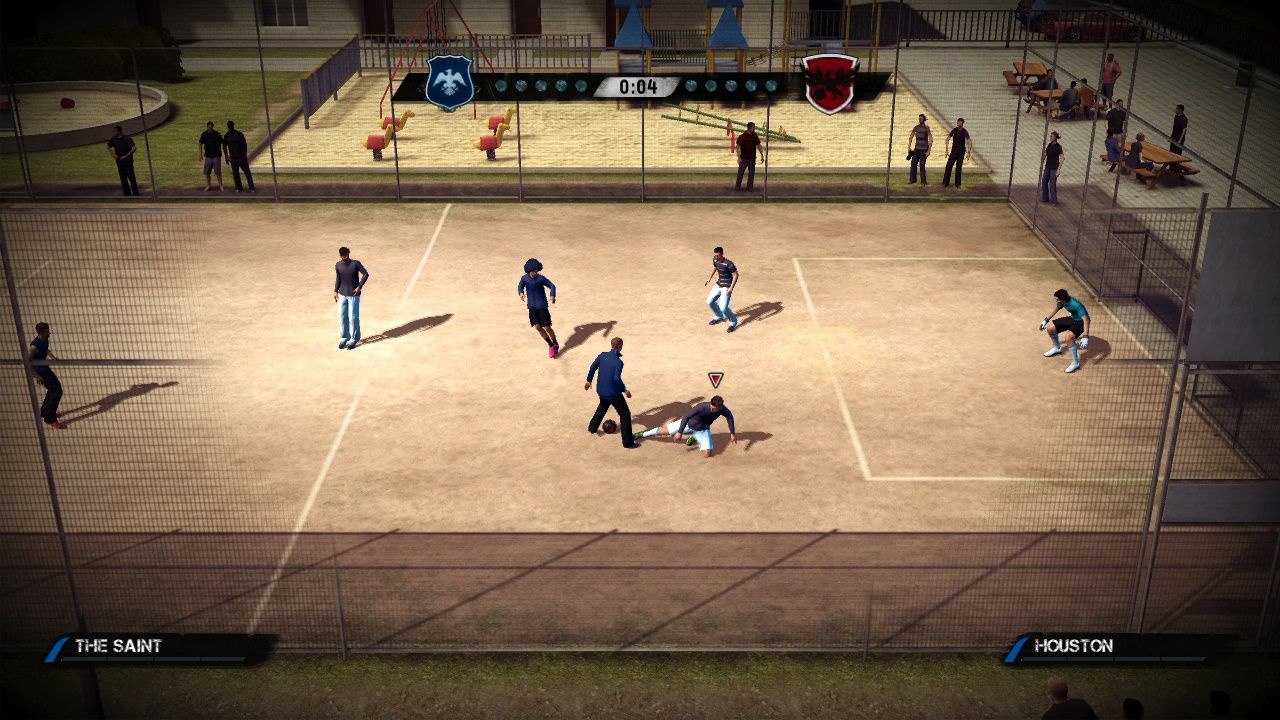Image resolution: width=1280 pixels, height=720 pixels.
Task: Click the scoreboard progress bar of orbs
Action: [636, 86]
